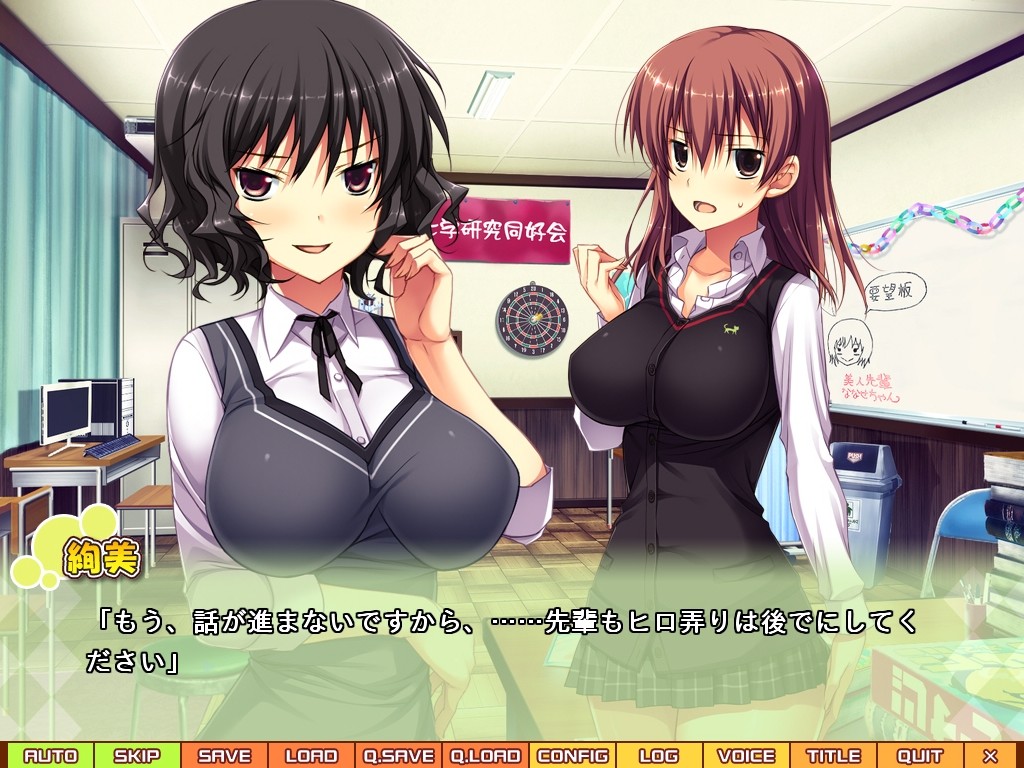The image size is (1024, 768).
Task: Replay the line with VOICE
Action: coord(746,756)
